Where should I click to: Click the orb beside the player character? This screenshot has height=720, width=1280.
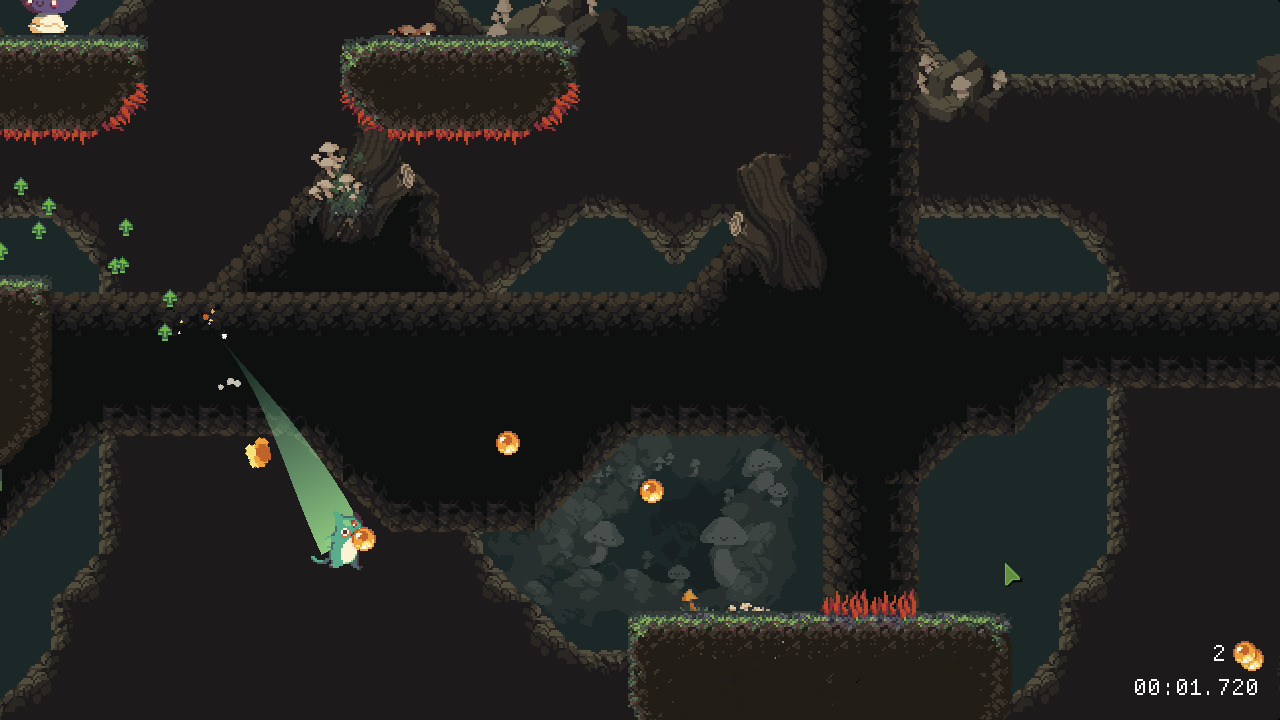pyautogui.click(x=365, y=541)
